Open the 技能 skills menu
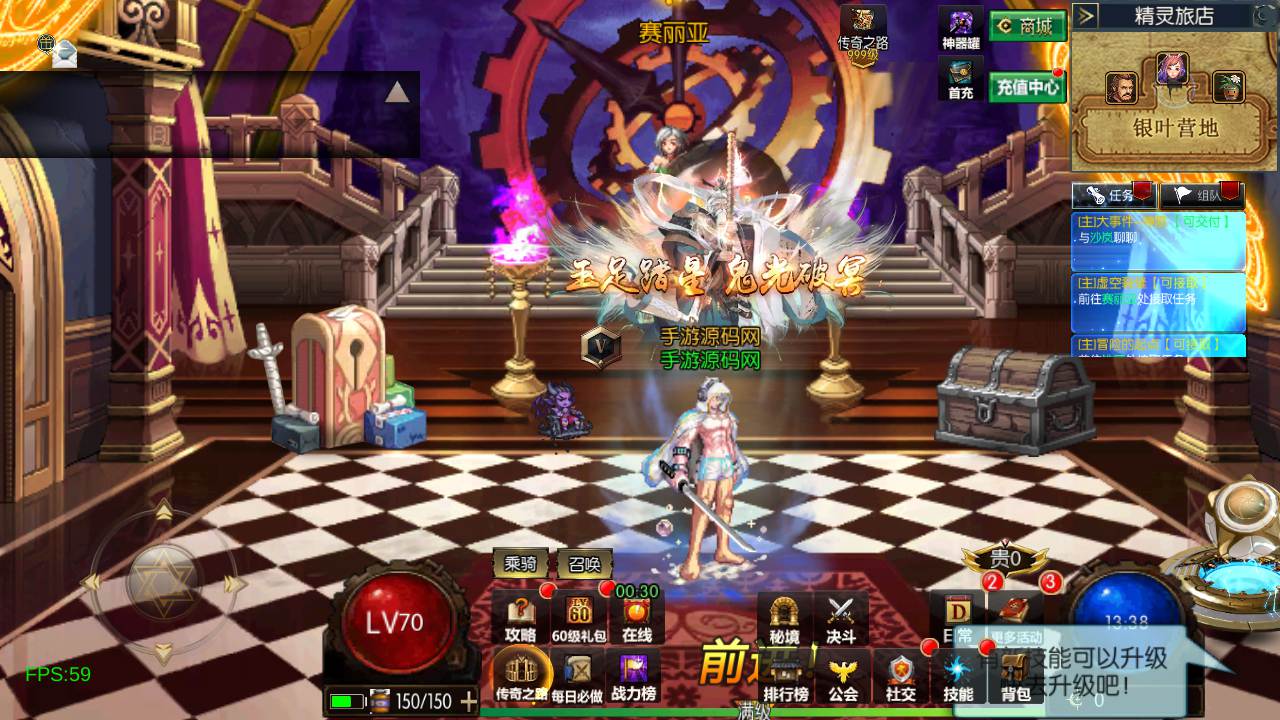The height and width of the screenshot is (720, 1280). [x=957, y=677]
